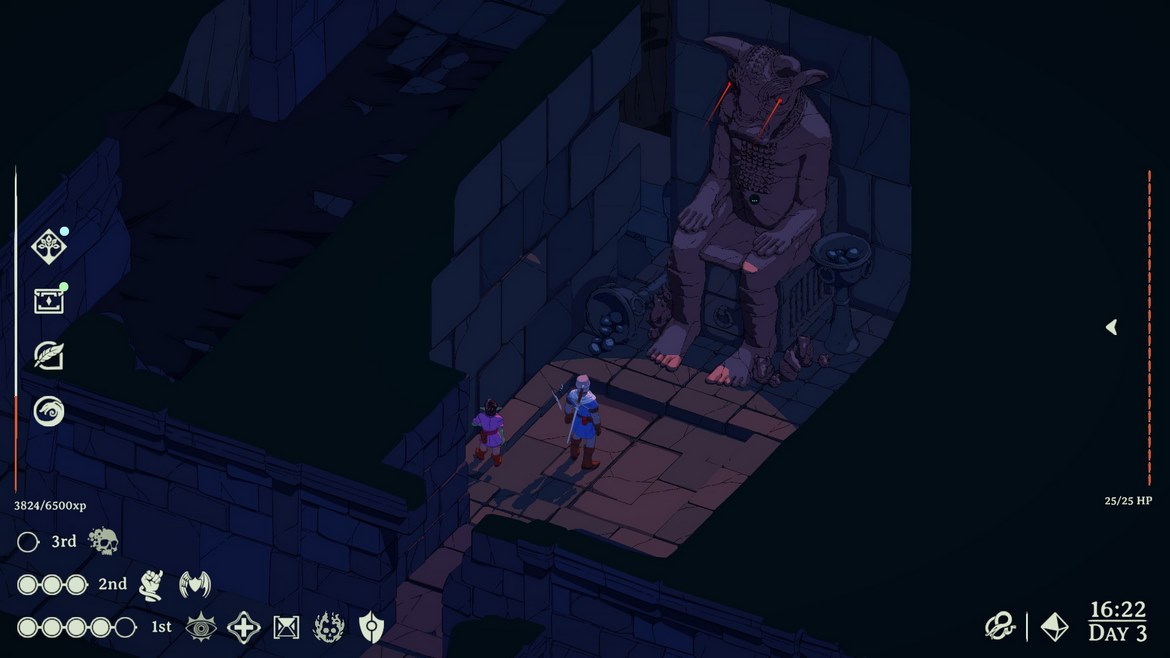Cast the flaming skull spell
The image size is (1170, 658).
[x=329, y=628]
